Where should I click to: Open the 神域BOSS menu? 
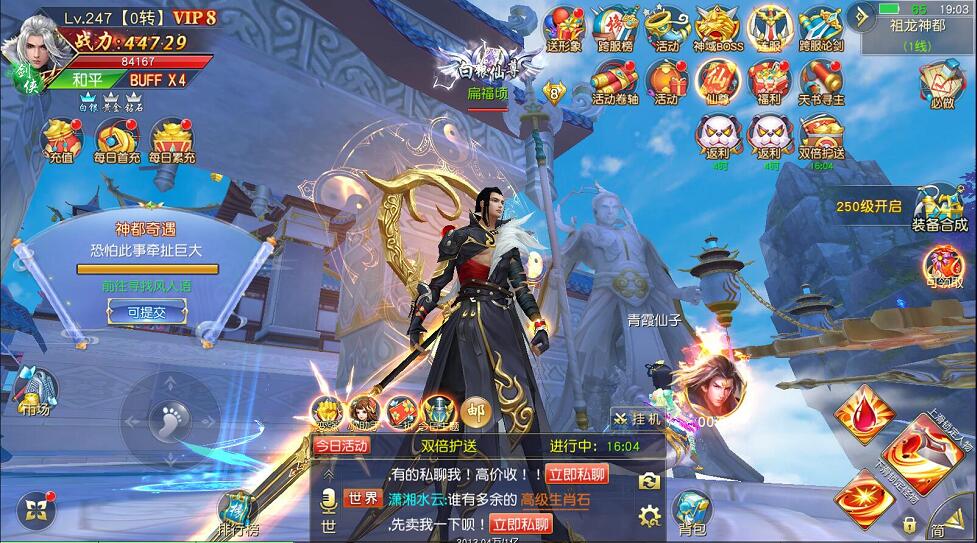718,27
